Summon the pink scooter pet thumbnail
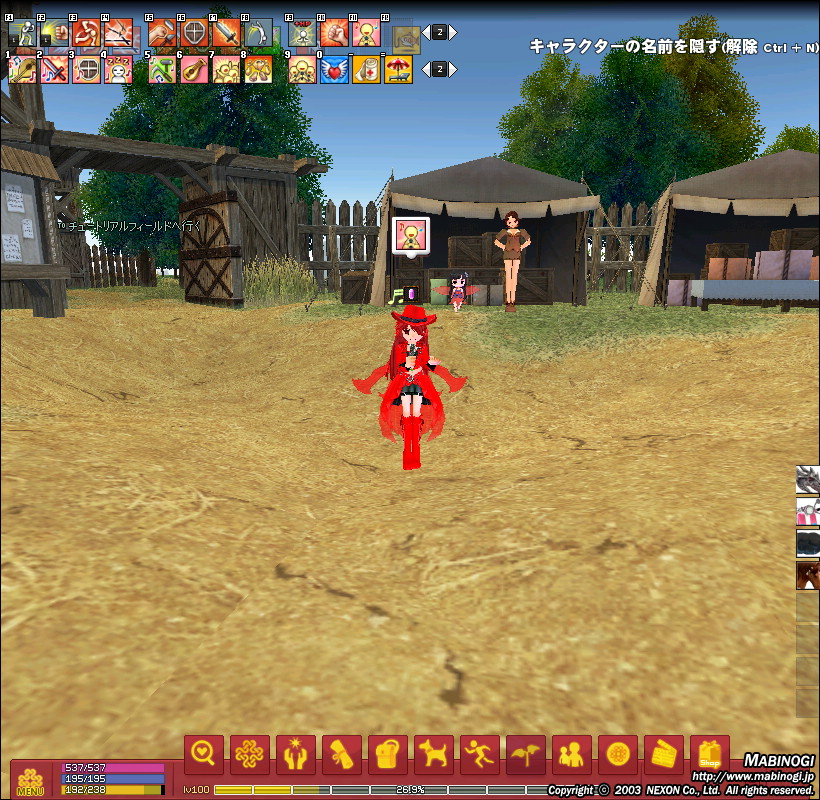 808,512
